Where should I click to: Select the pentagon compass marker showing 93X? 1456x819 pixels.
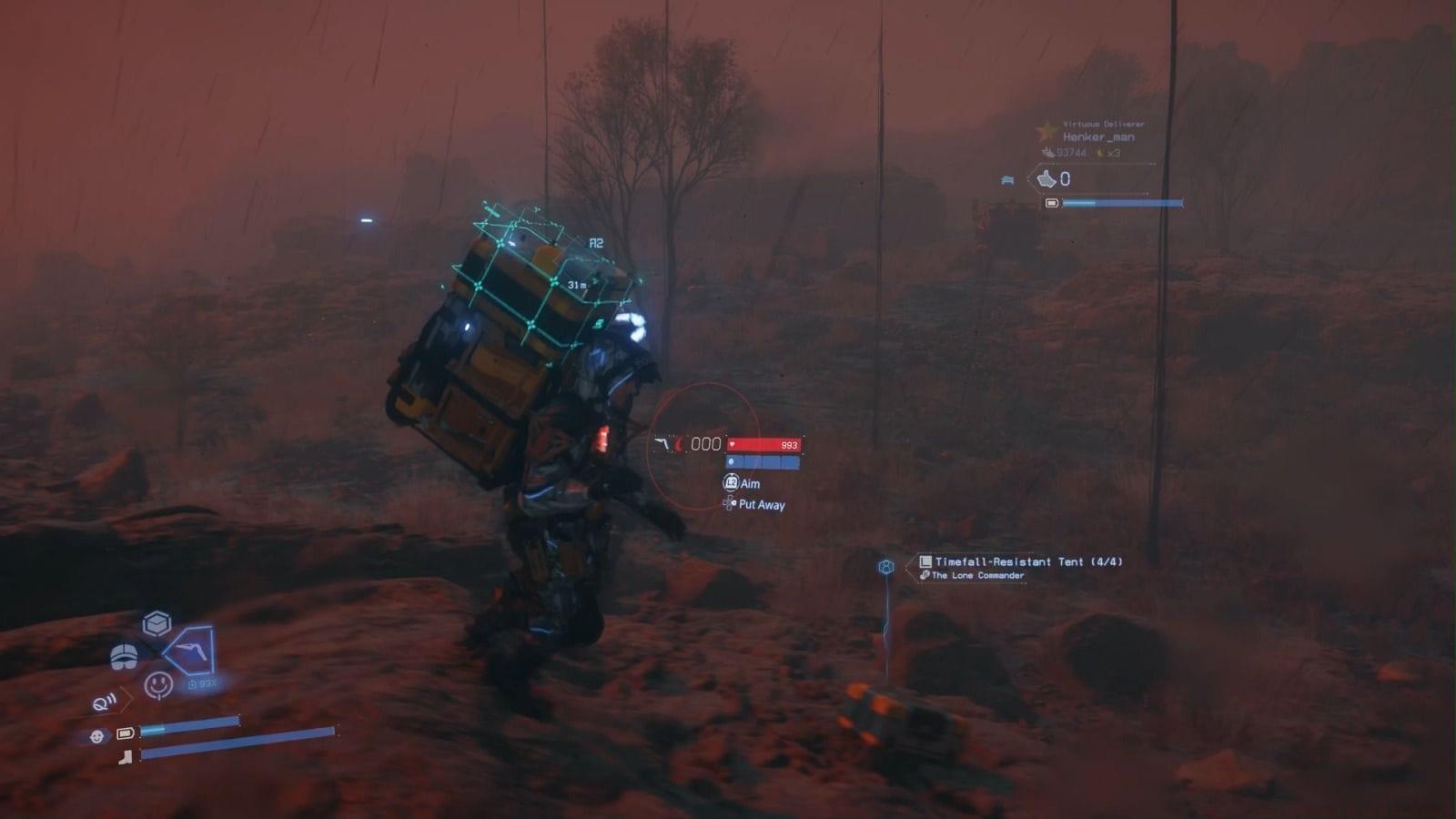[x=190, y=651]
